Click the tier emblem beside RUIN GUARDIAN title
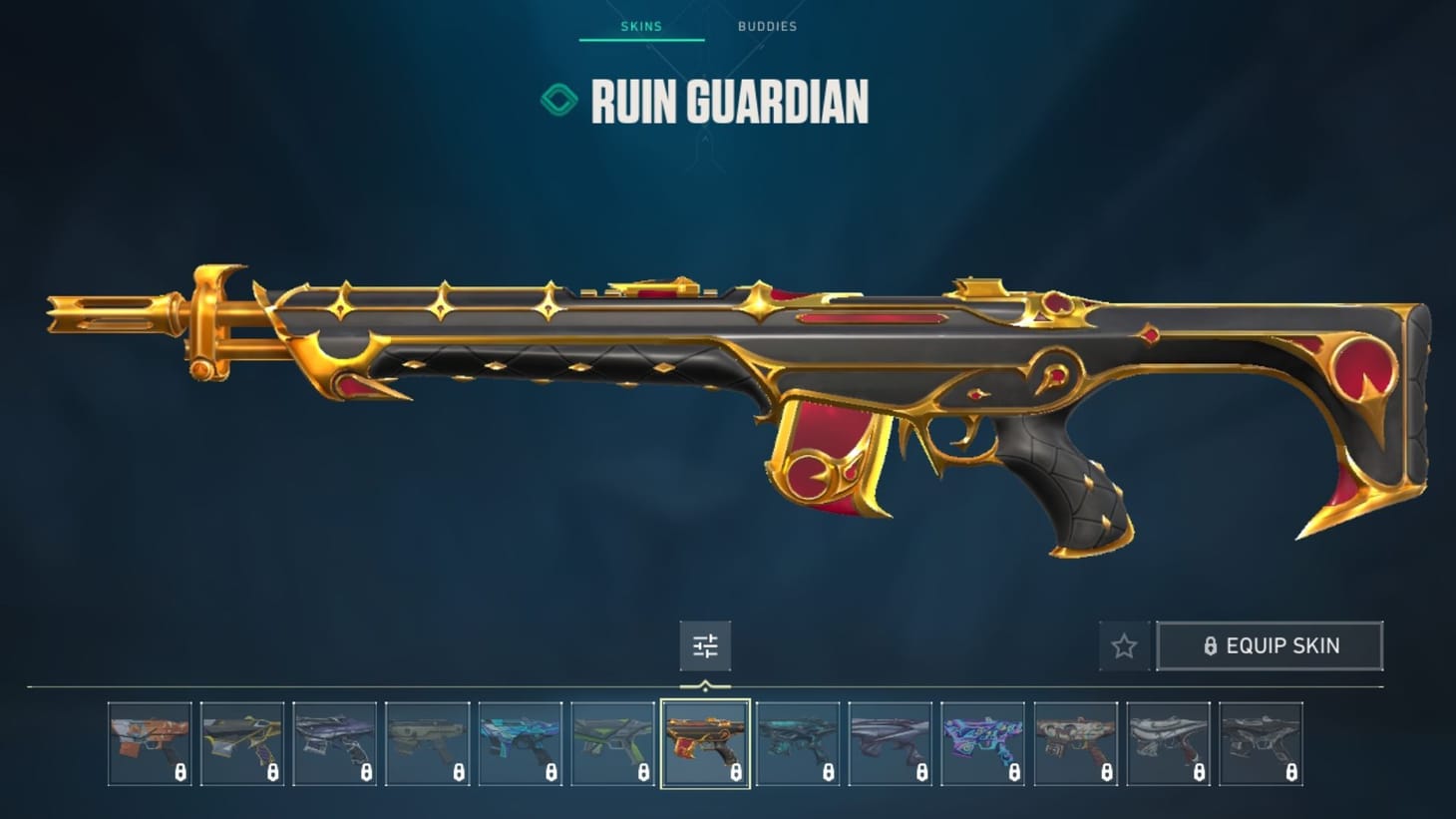Image resolution: width=1456 pixels, height=819 pixels. (558, 100)
